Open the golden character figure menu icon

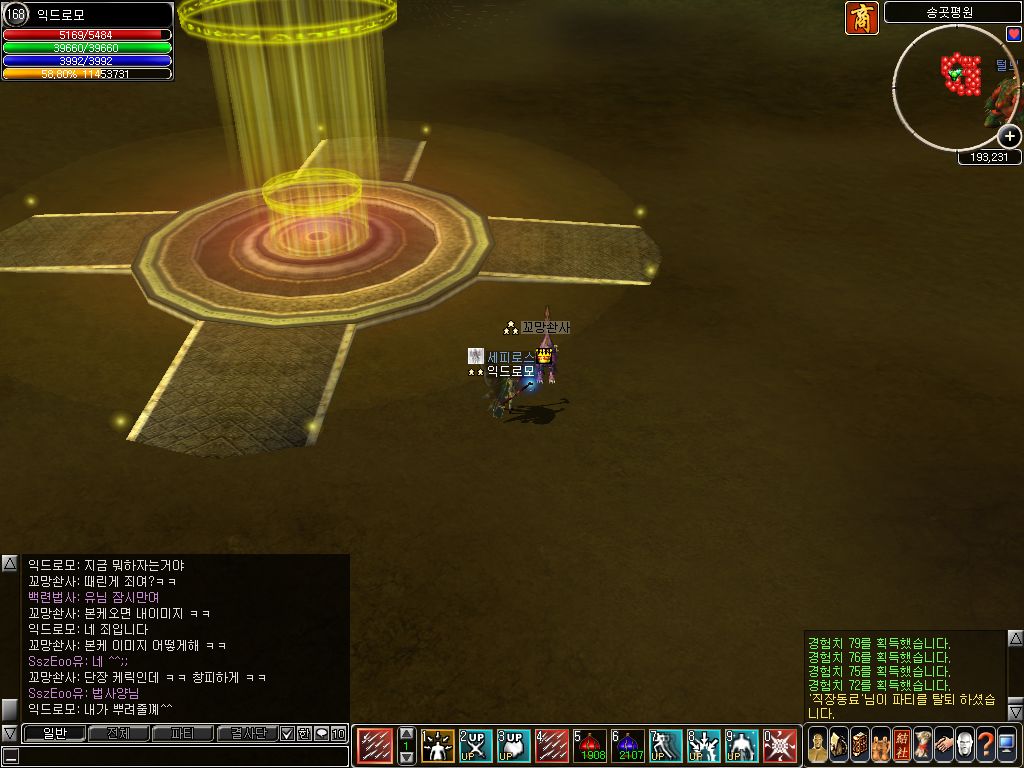click(817, 746)
